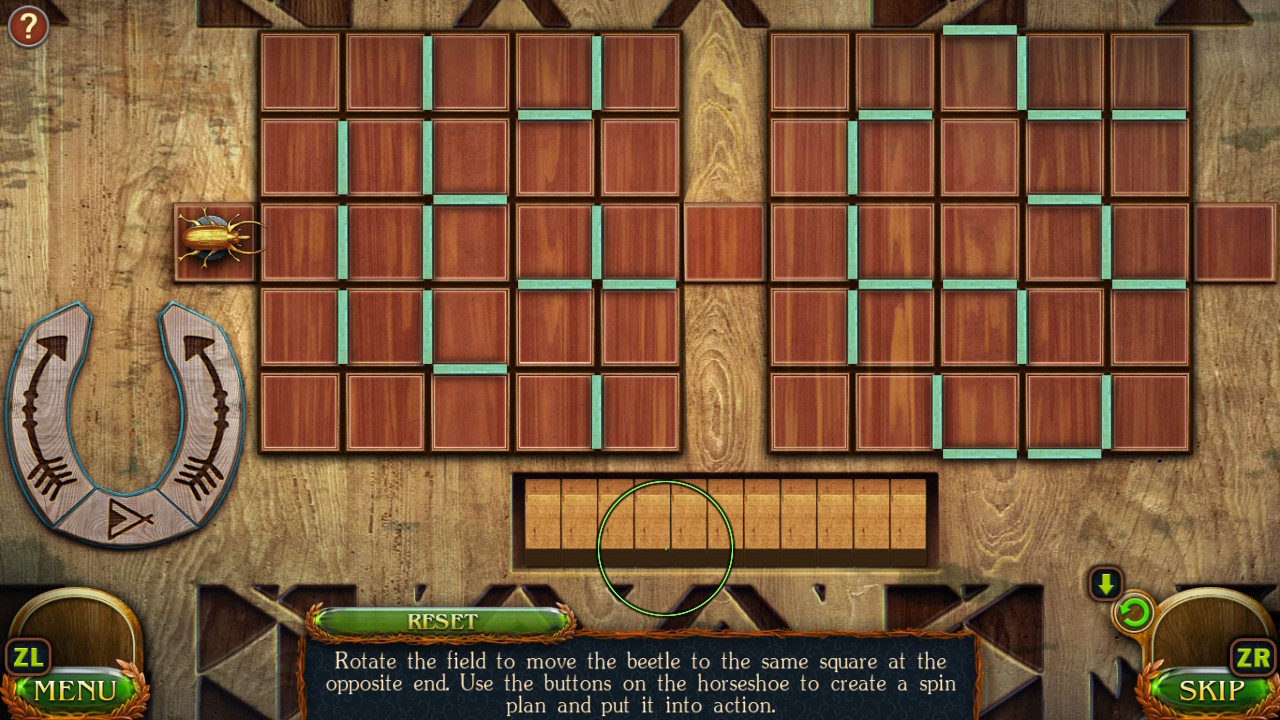Image resolution: width=1280 pixels, height=720 pixels.
Task: Open the MENU
Action: (x=75, y=690)
